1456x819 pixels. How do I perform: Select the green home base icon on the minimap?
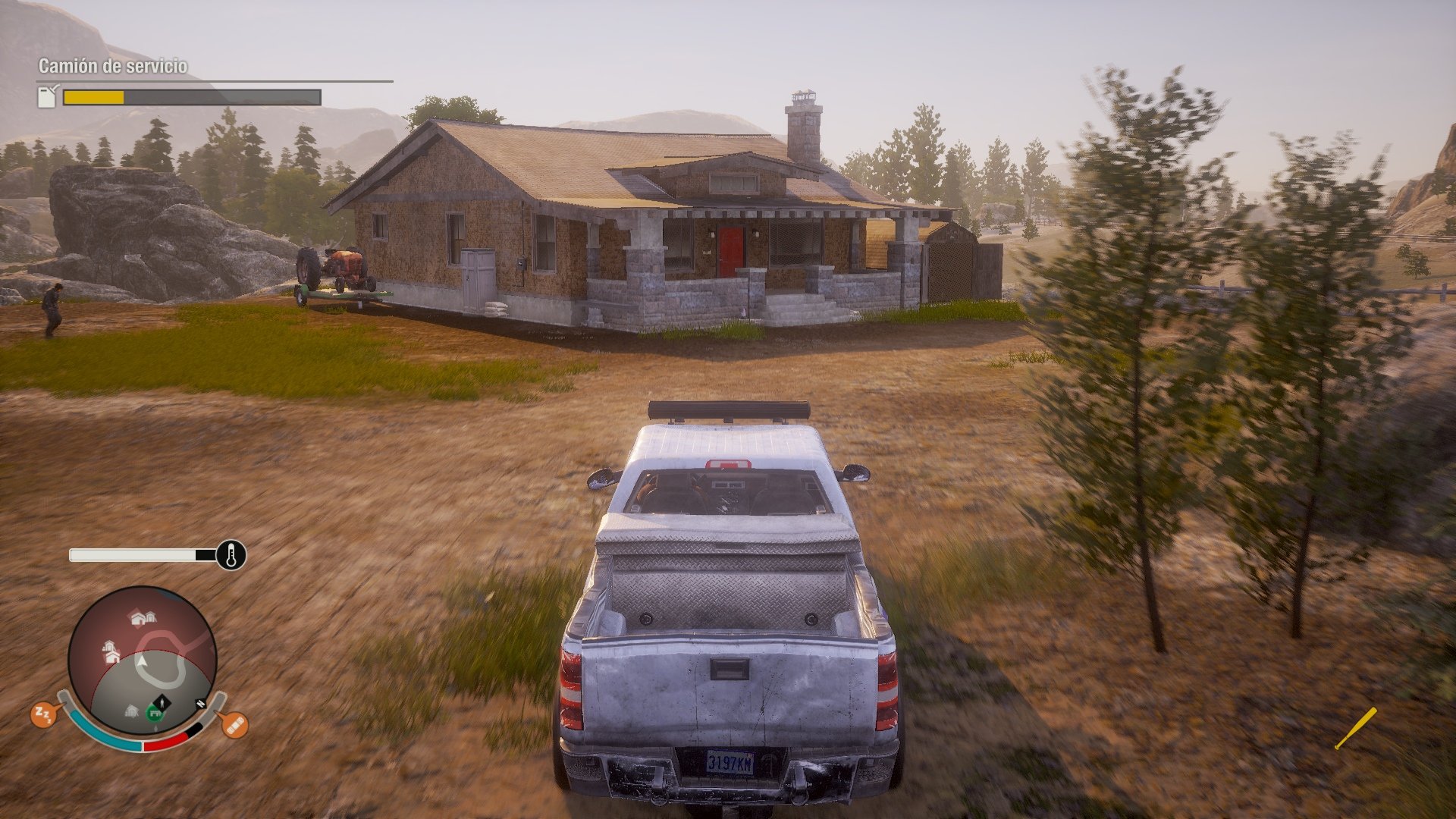(155, 713)
